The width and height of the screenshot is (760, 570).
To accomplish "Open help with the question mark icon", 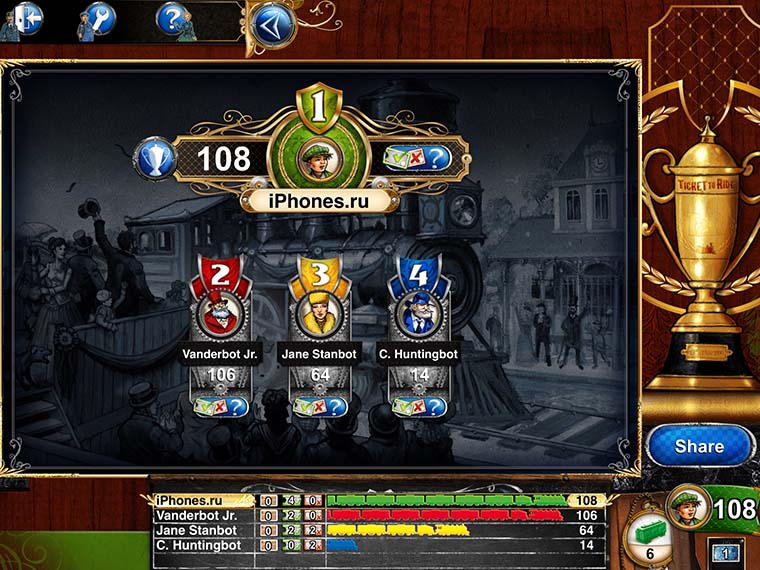I will [172, 18].
